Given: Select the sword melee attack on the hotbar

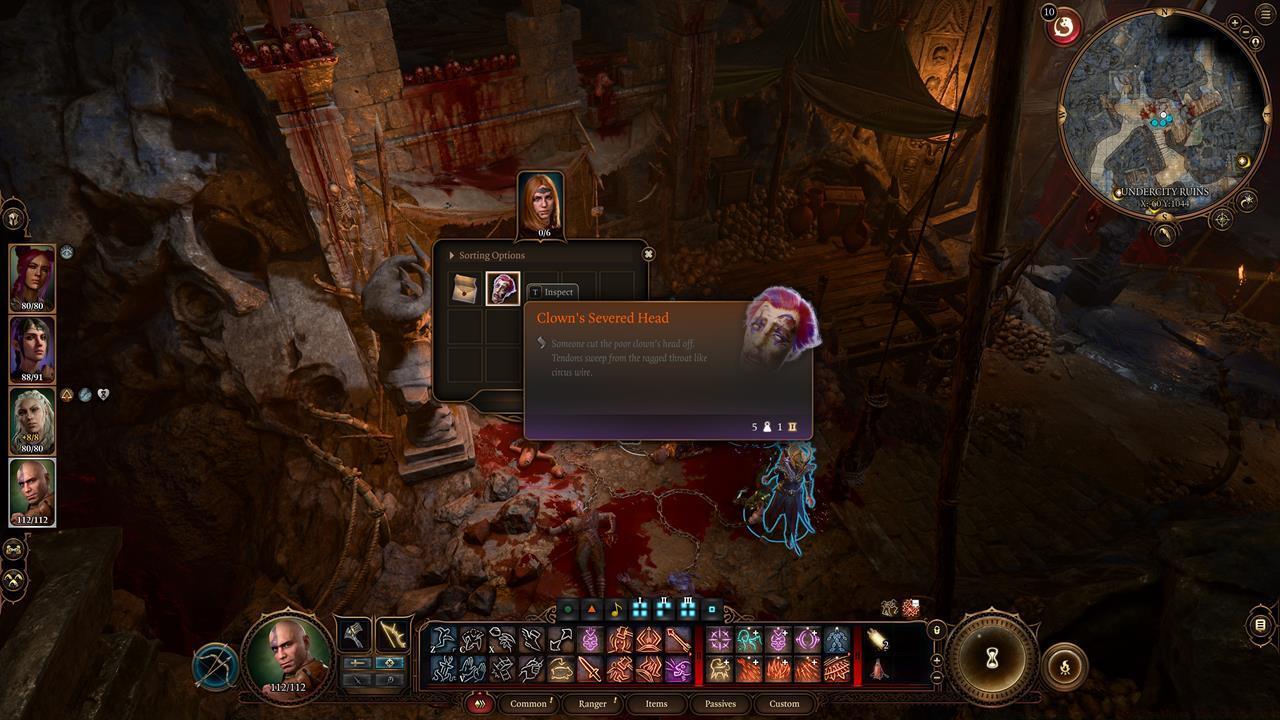Looking at the screenshot, I should click(591, 670).
